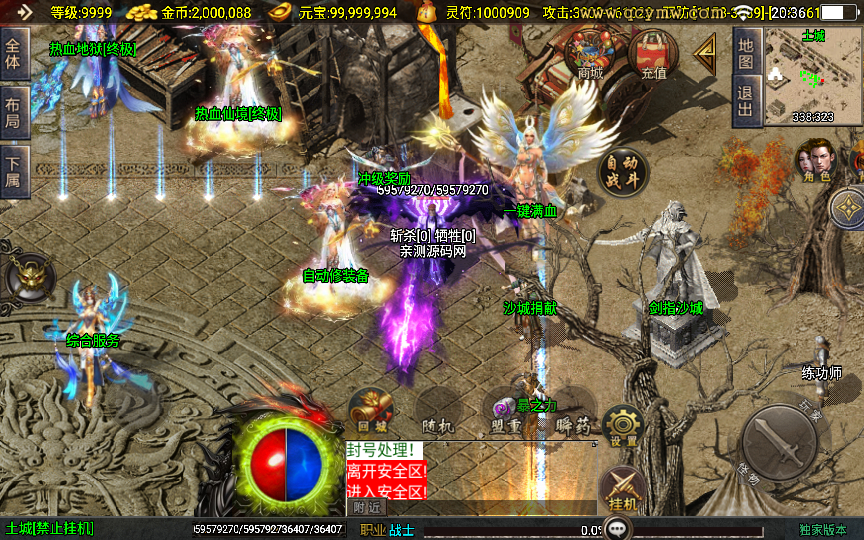
Task: Tap the large sword attack button
Action: [781, 442]
